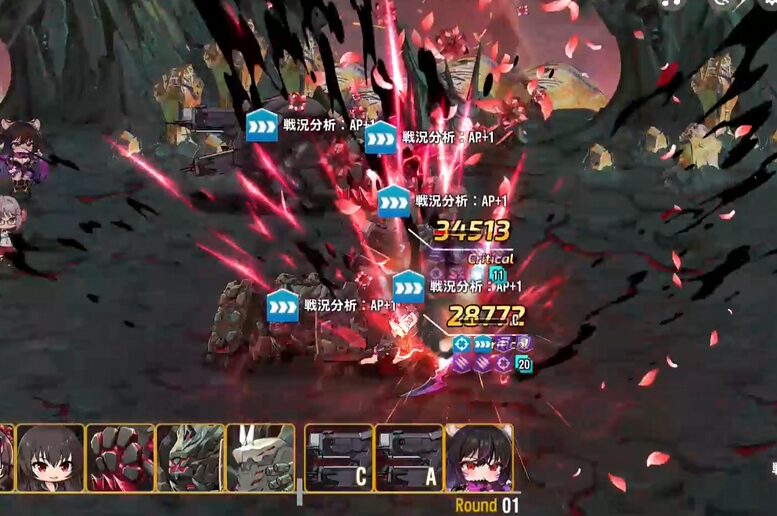This screenshot has height=516, width=777.
Task: Choose the black-haired purple-dress girl turn portrait
Action: tap(479, 458)
